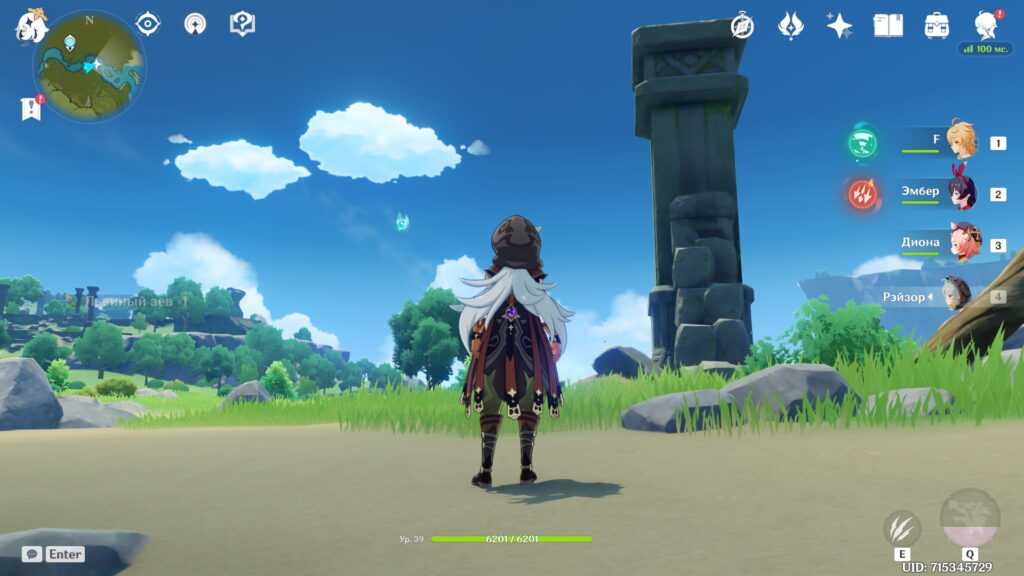Click the crossed-out compass icon
The width and height of the screenshot is (1024, 576).
tap(742, 26)
